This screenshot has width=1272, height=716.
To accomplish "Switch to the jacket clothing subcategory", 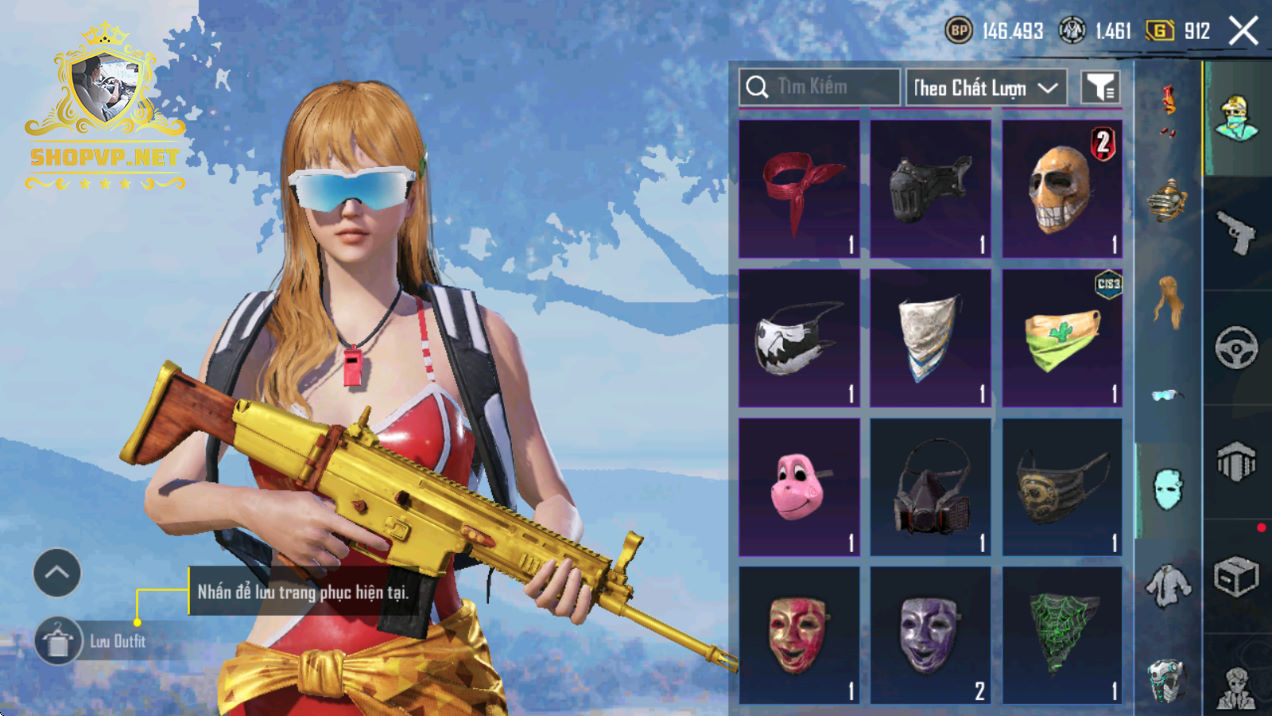I will pos(1167,585).
